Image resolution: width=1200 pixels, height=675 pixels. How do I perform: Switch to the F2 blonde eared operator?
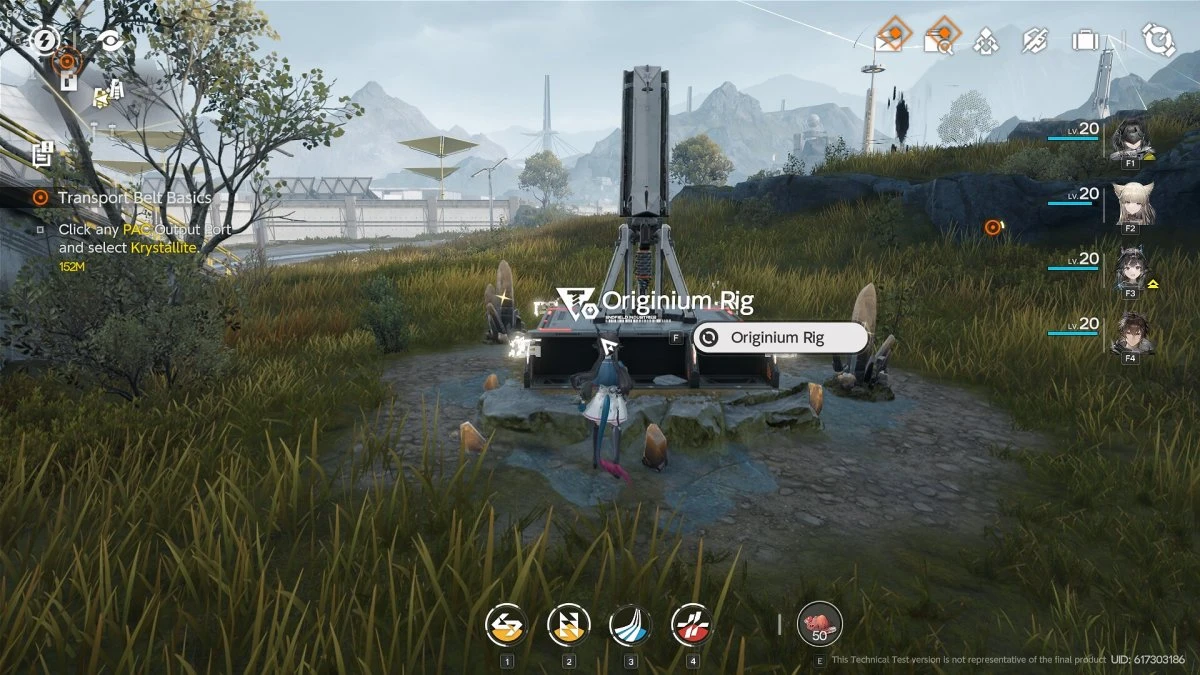[x=1131, y=205]
